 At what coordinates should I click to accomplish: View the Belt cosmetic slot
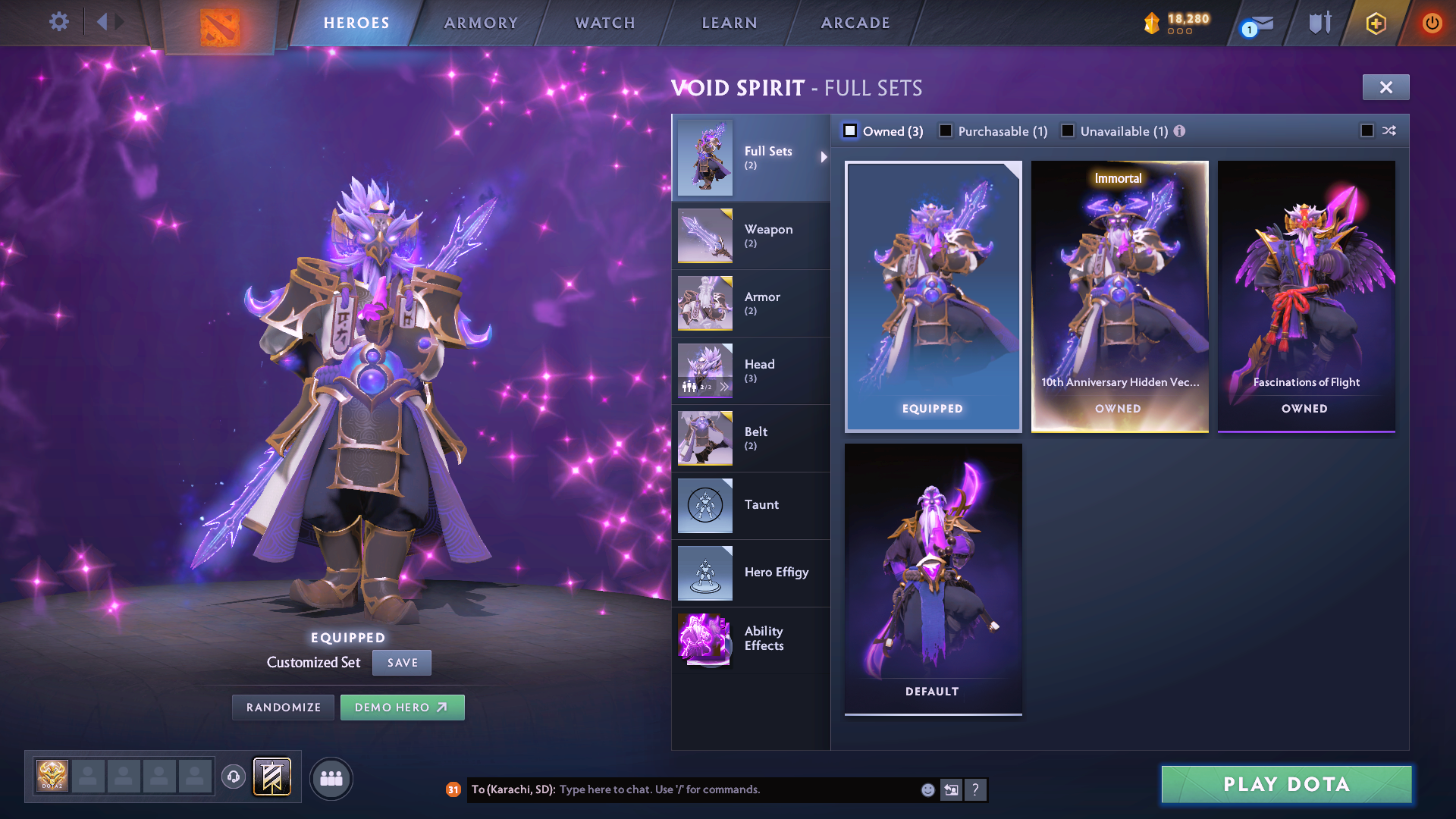tap(757, 438)
